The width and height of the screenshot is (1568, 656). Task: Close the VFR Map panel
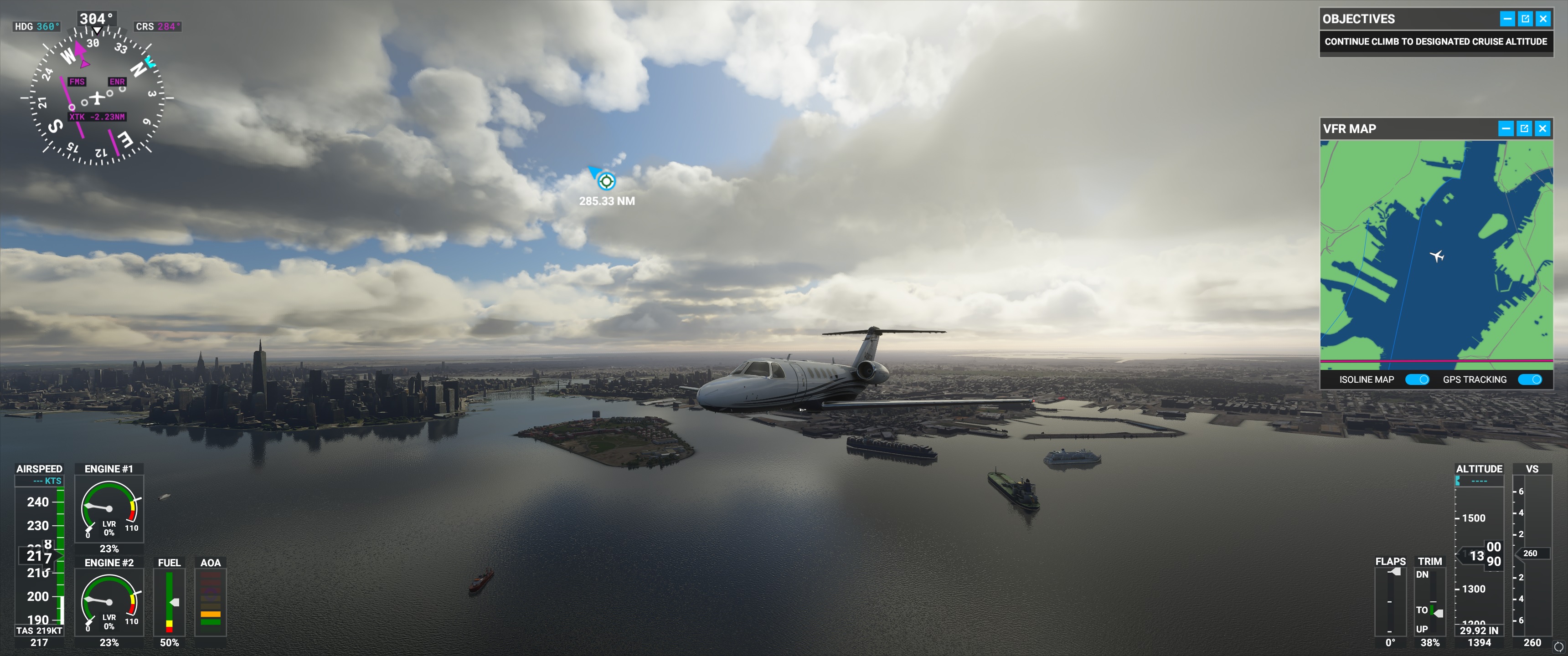pos(1542,128)
